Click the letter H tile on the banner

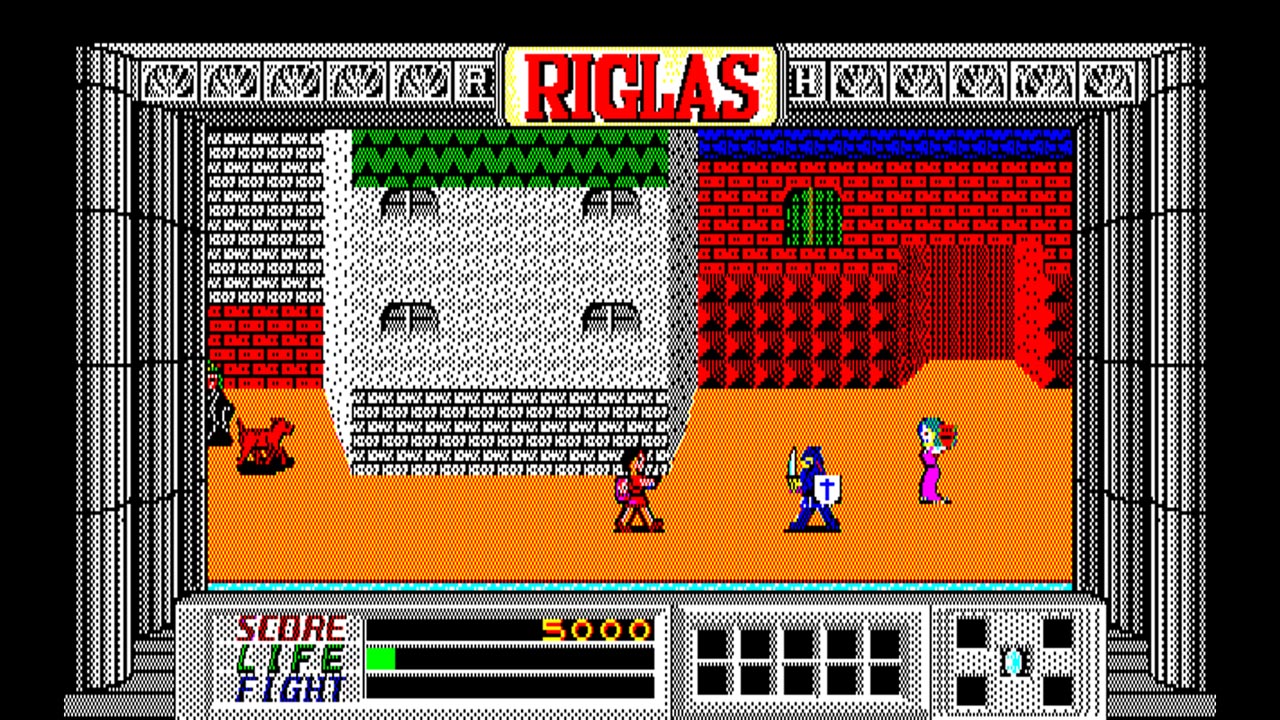[x=806, y=82]
